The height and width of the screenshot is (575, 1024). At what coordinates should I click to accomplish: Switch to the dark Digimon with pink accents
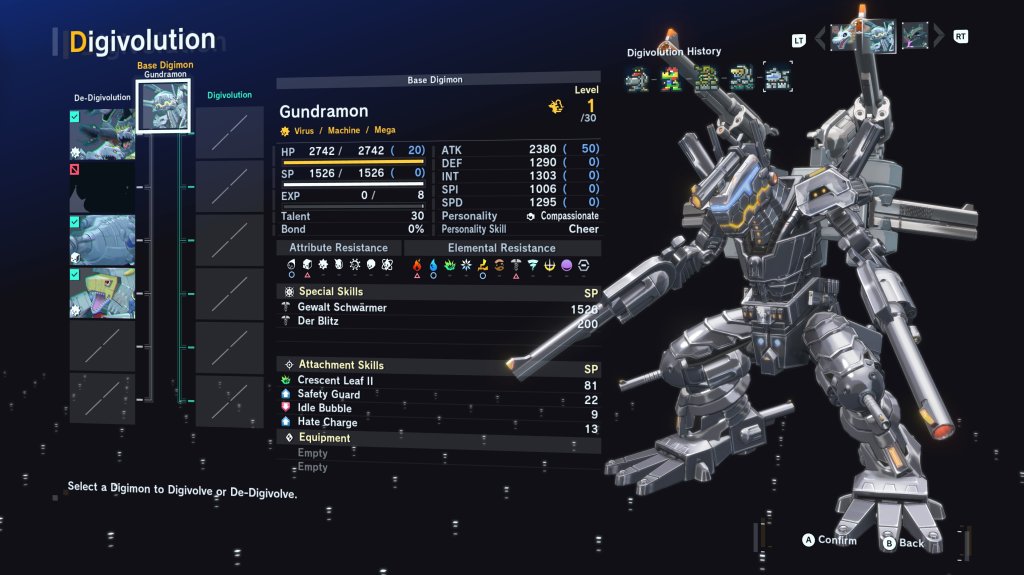click(x=914, y=36)
